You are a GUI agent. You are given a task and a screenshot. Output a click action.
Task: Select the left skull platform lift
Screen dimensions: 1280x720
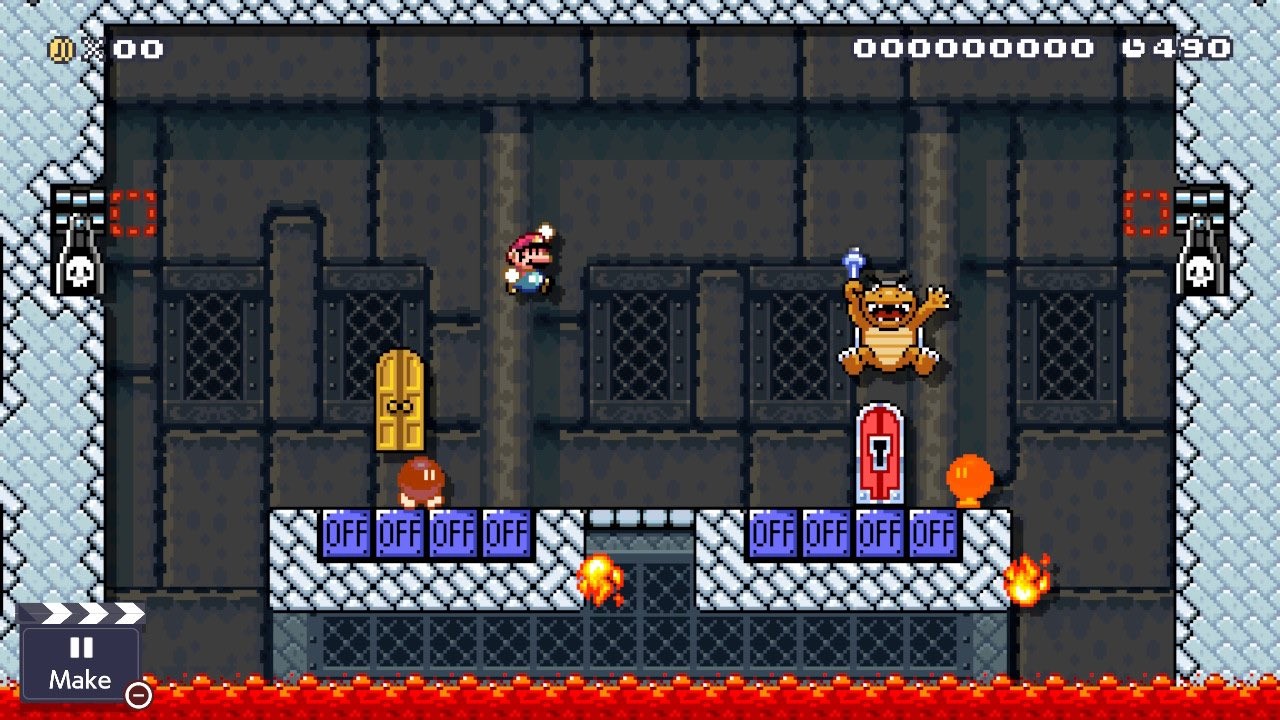coord(81,240)
